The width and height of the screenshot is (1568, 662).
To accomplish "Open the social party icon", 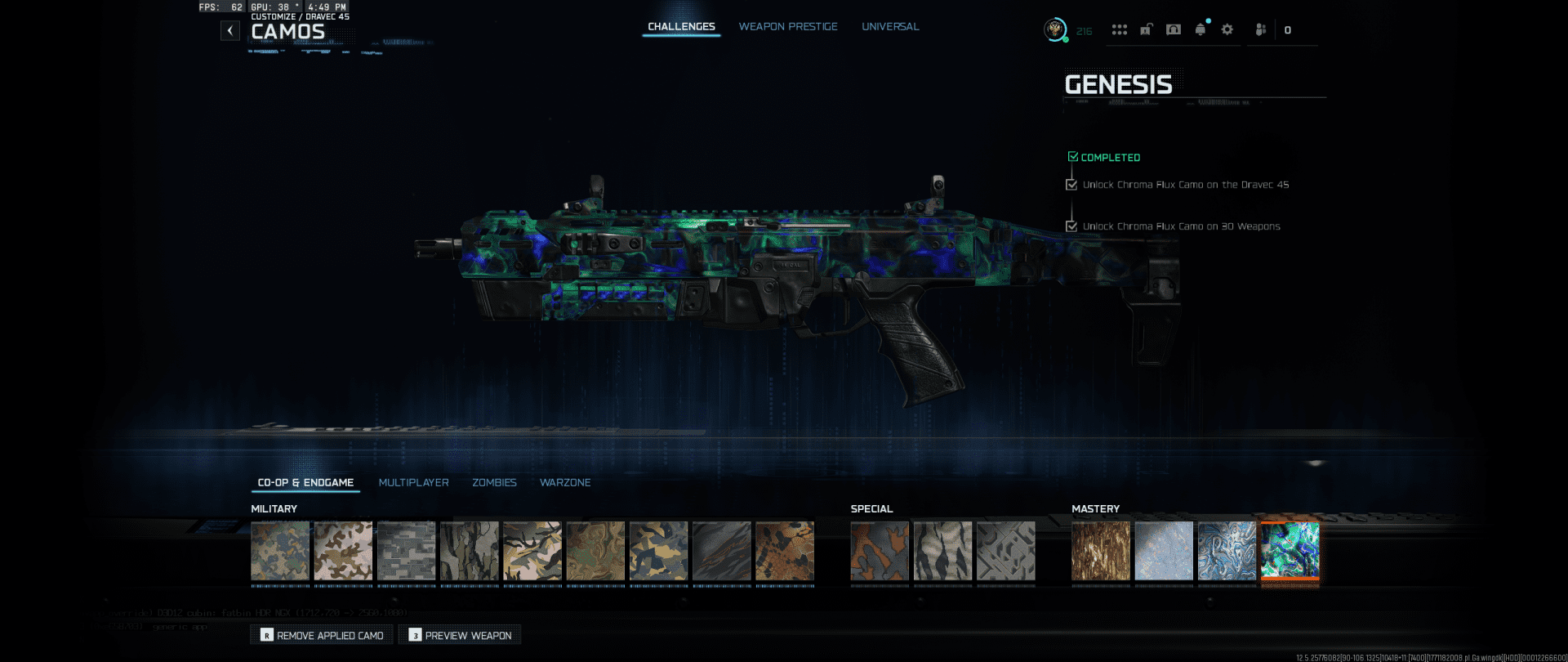I will pyautogui.click(x=1260, y=29).
